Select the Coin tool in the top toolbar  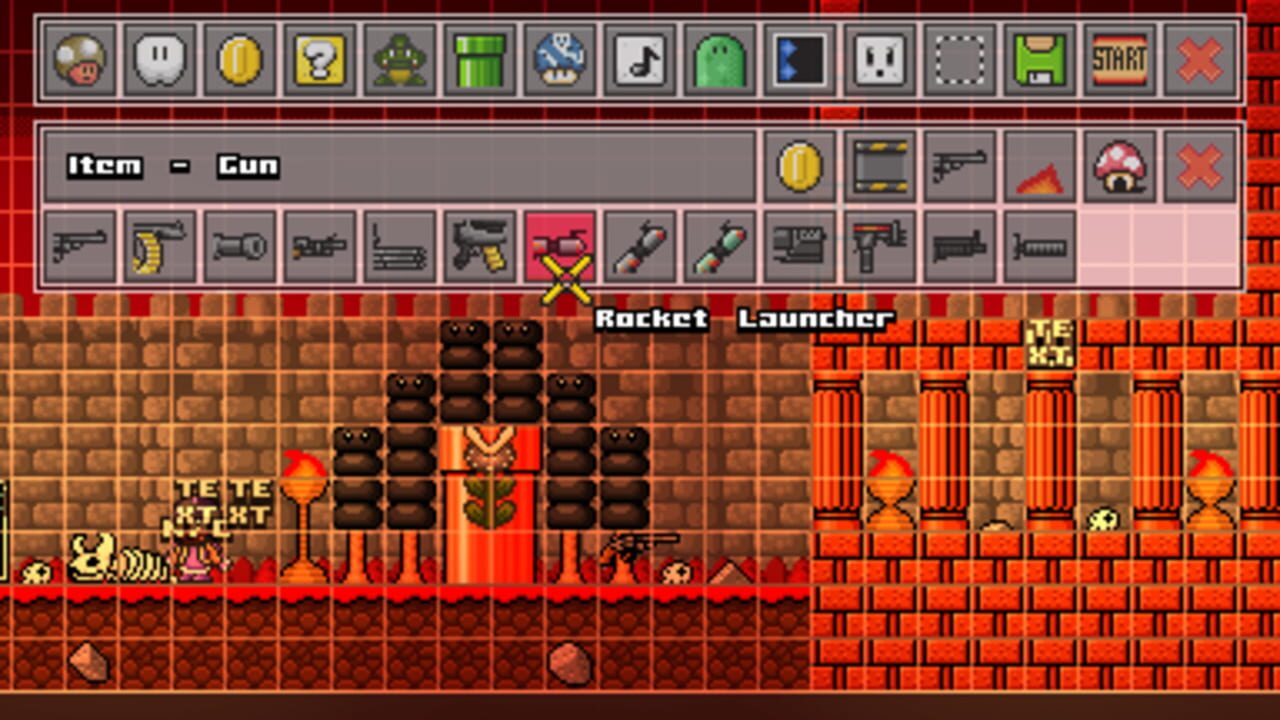[x=238, y=62]
